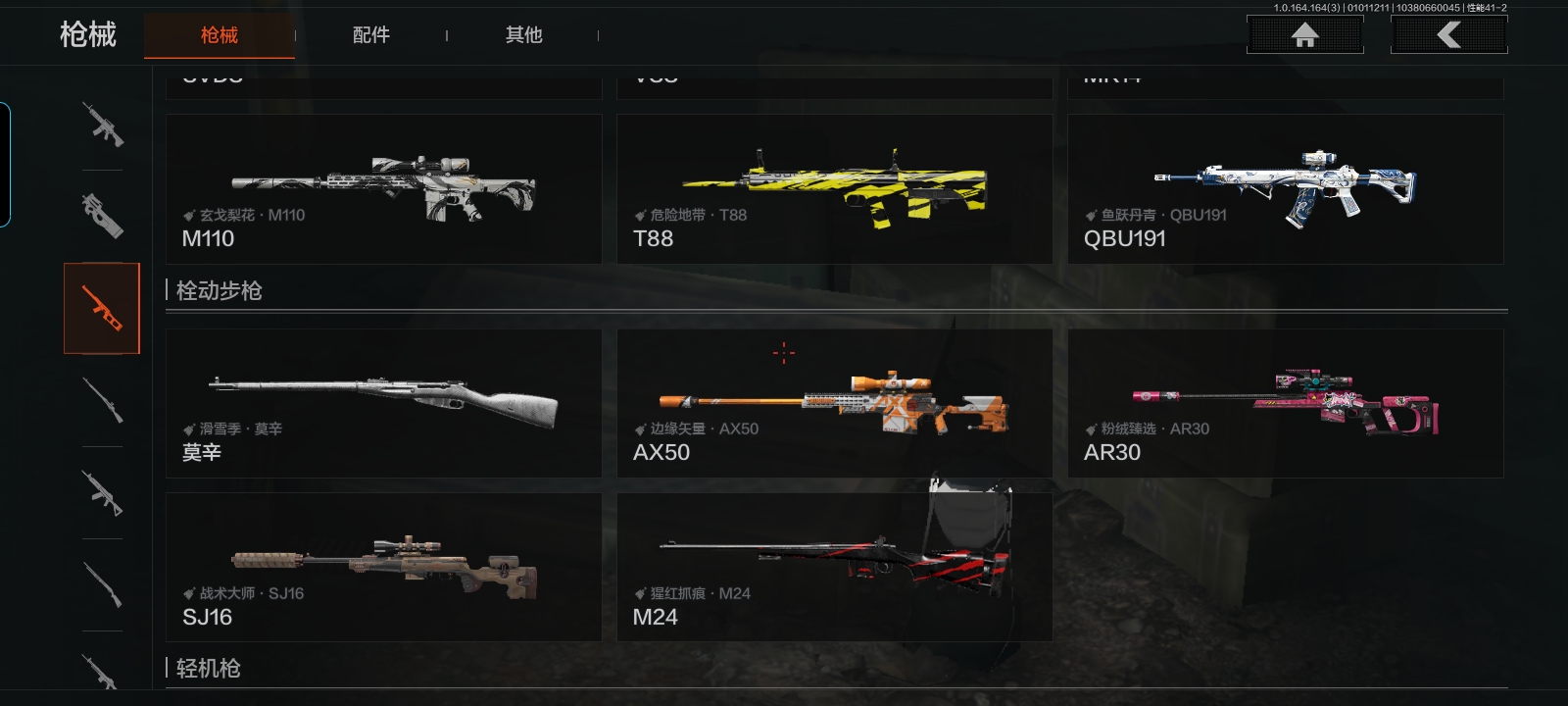This screenshot has width=1568, height=706.
Task: Select the SJ16 sniper rifle card
Action: [383, 567]
